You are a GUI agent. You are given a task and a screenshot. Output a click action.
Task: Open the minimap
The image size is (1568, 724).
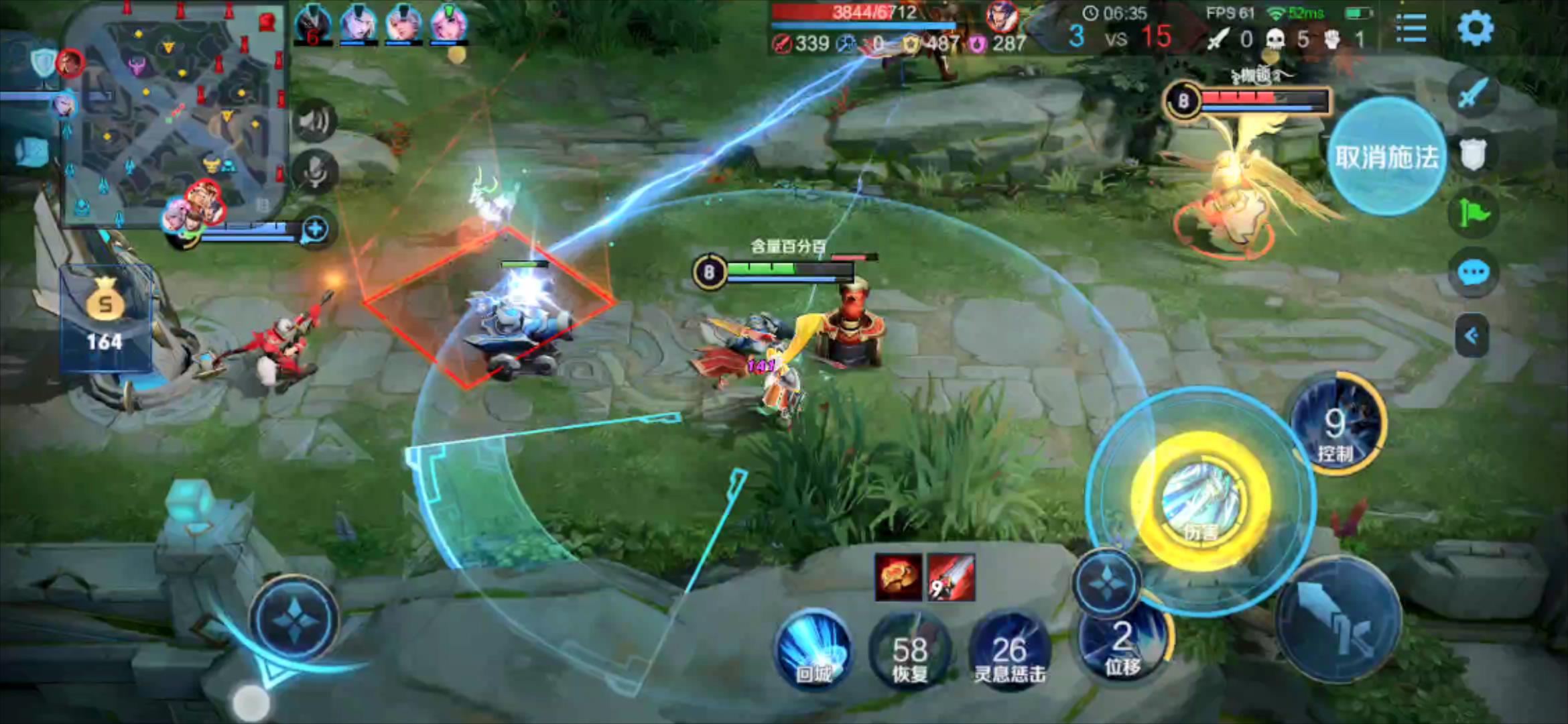(x=176, y=114)
